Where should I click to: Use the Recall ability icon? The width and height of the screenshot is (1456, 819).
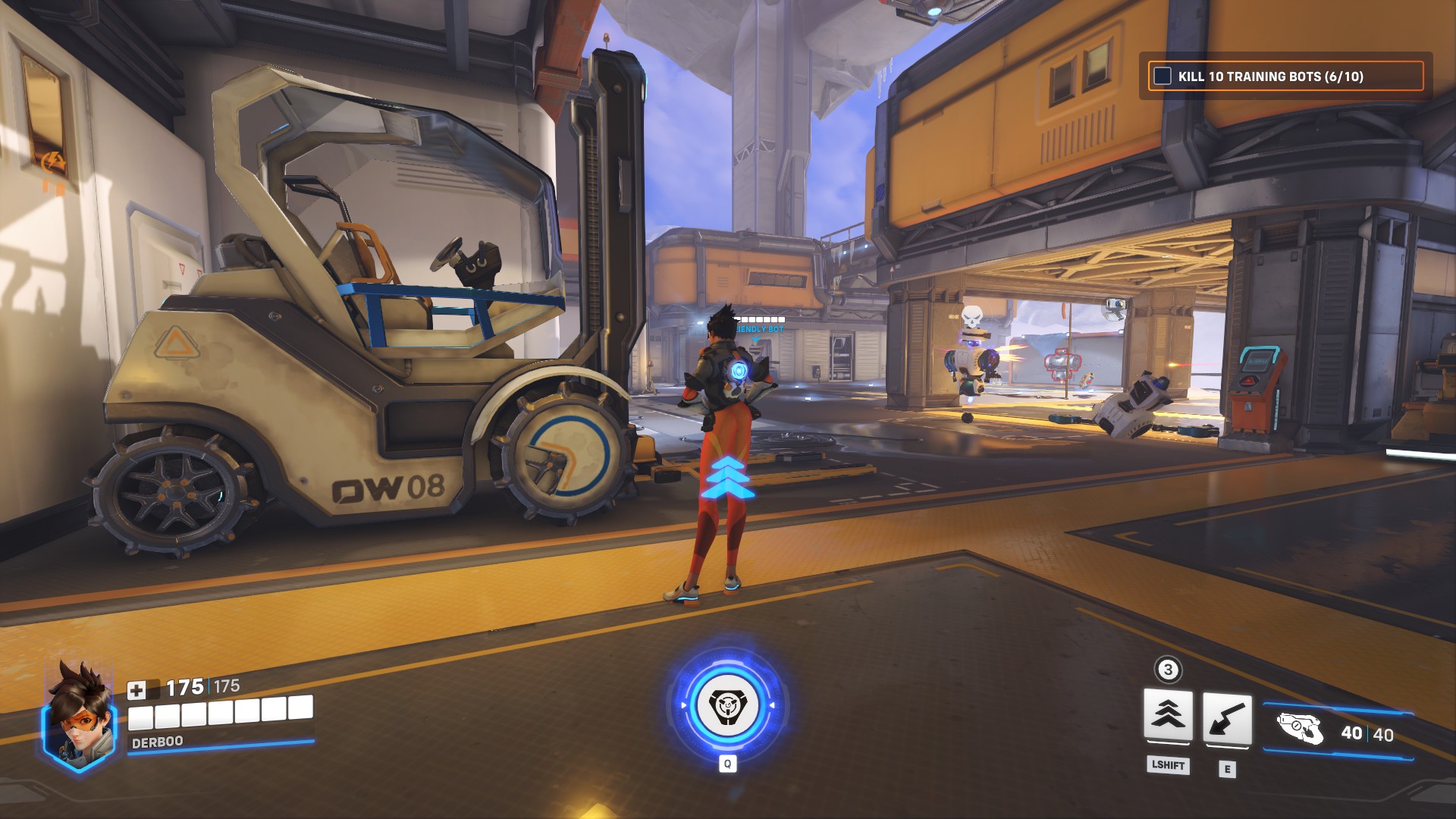[1227, 719]
